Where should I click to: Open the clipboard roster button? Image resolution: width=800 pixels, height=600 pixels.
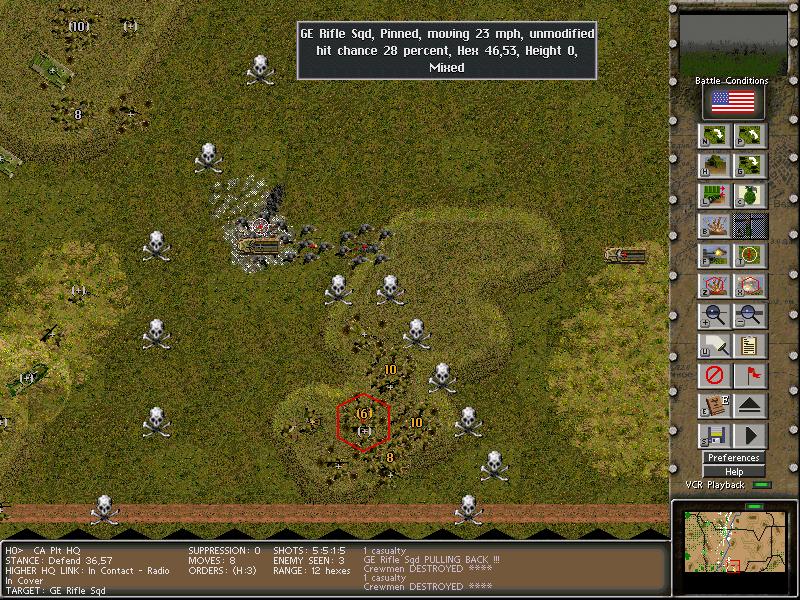pos(750,346)
